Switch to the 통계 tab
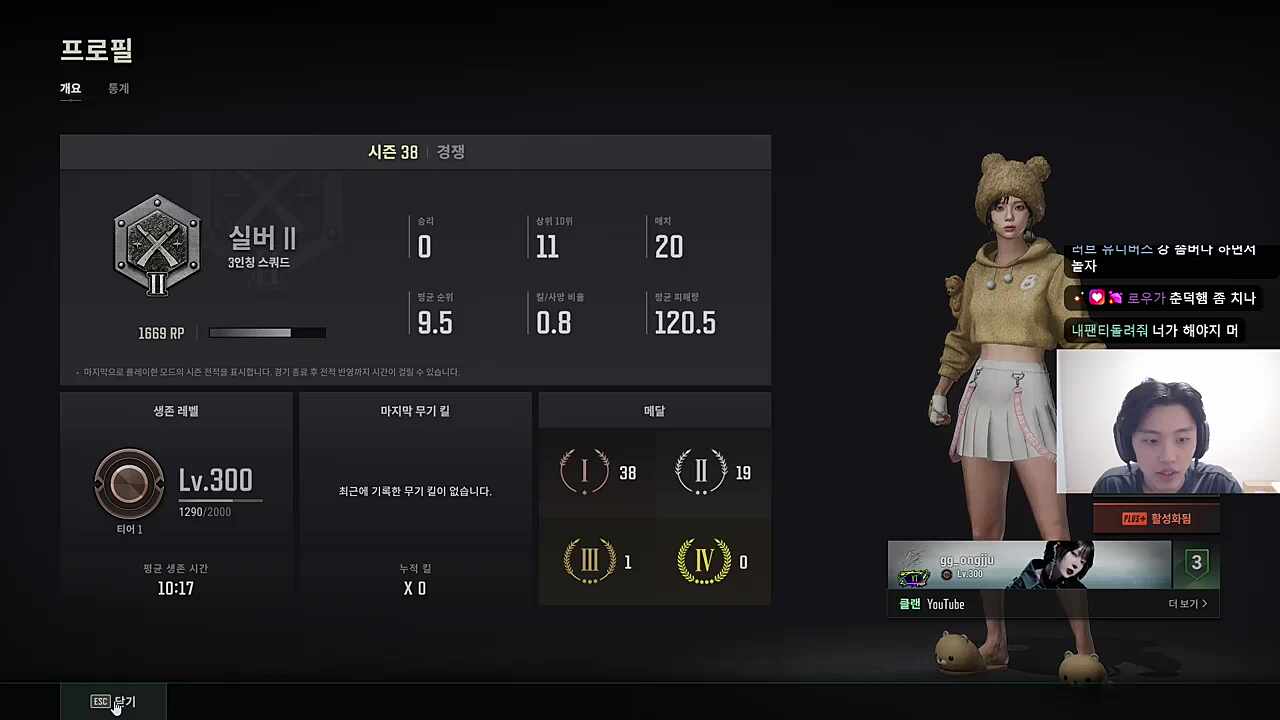 coord(118,88)
